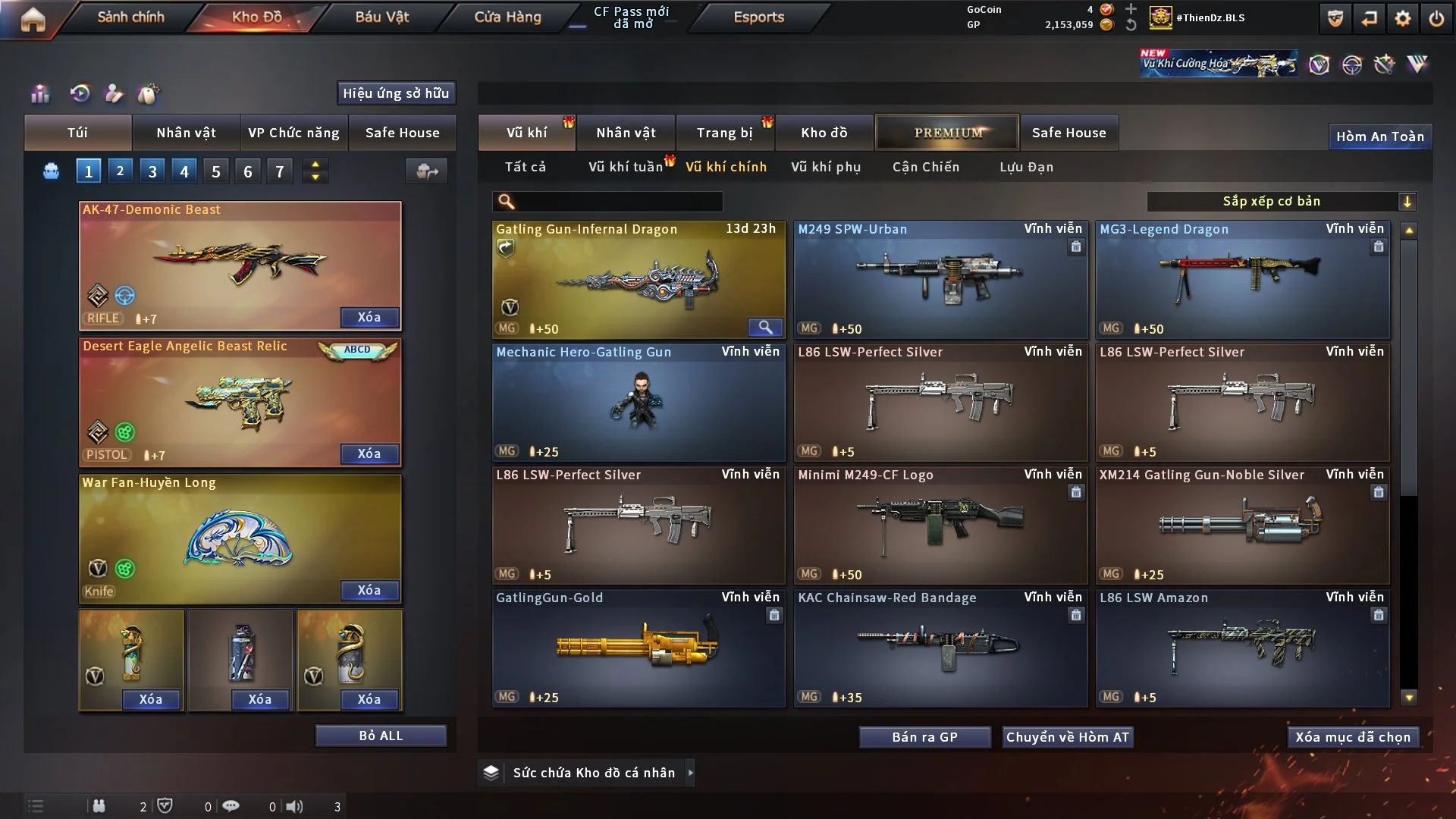Choose the GatlingGun-Gold weapon tile

coord(639,648)
